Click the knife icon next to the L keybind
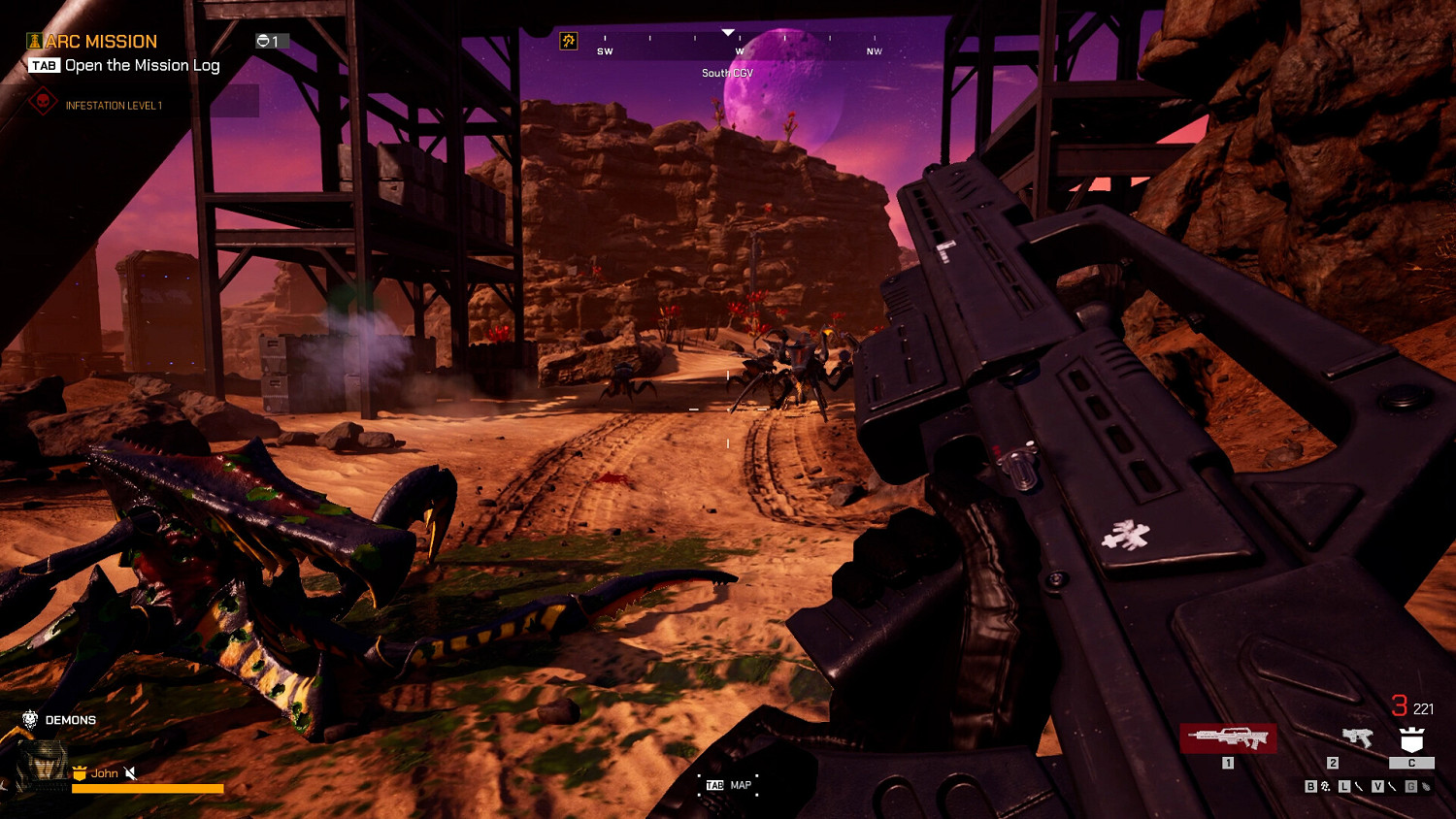The height and width of the screenshot is (819, 1456). 1358,786
